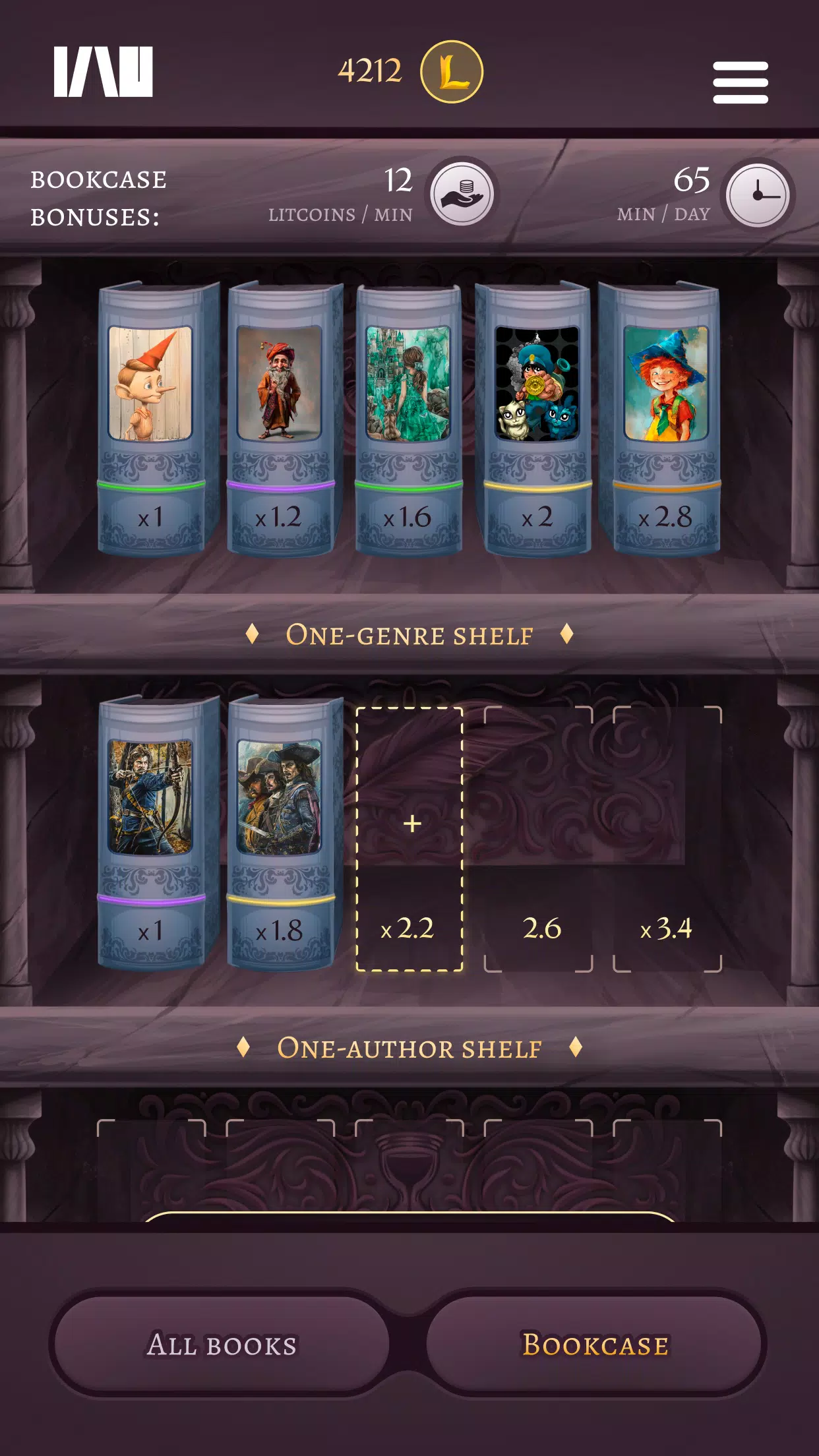Tap the empty x3.4 multiplier slot

[667, 839]
